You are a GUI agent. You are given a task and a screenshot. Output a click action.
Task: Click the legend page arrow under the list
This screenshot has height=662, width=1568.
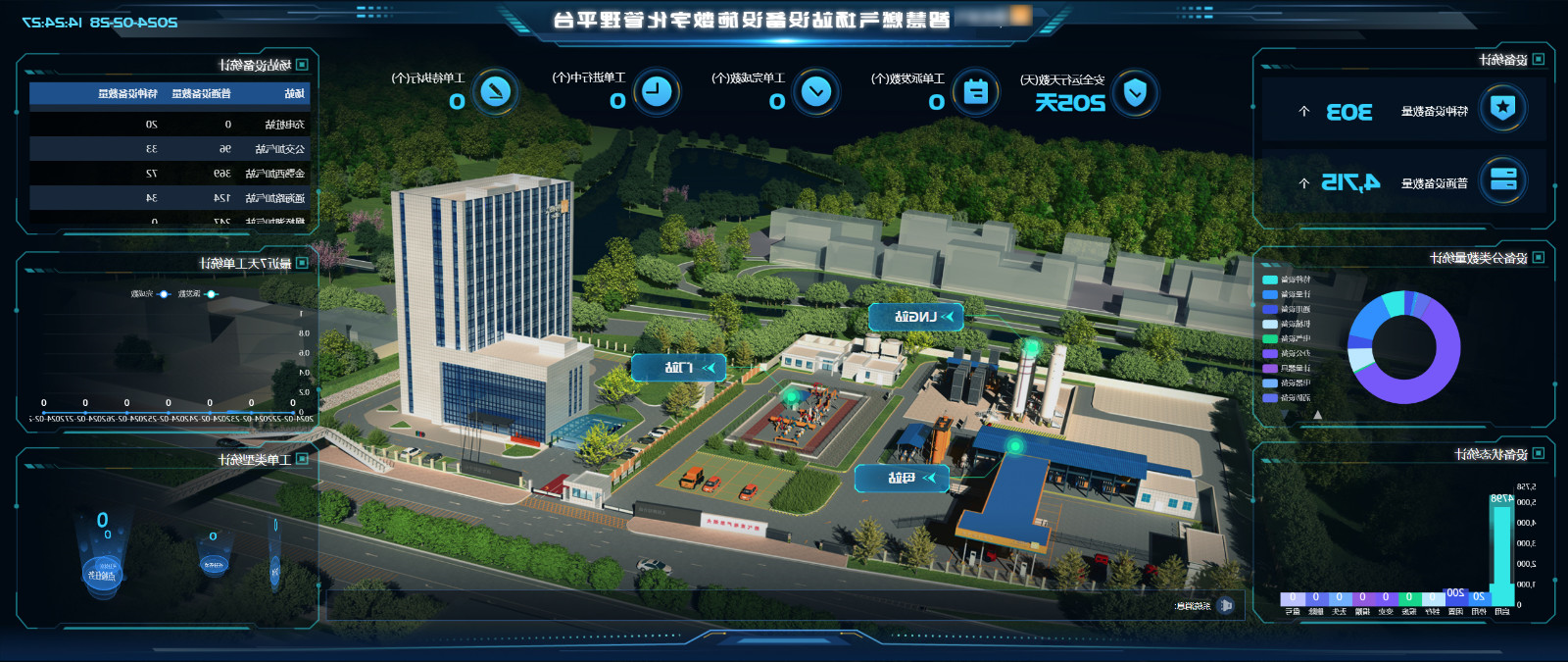click(x=1317, y=415)
